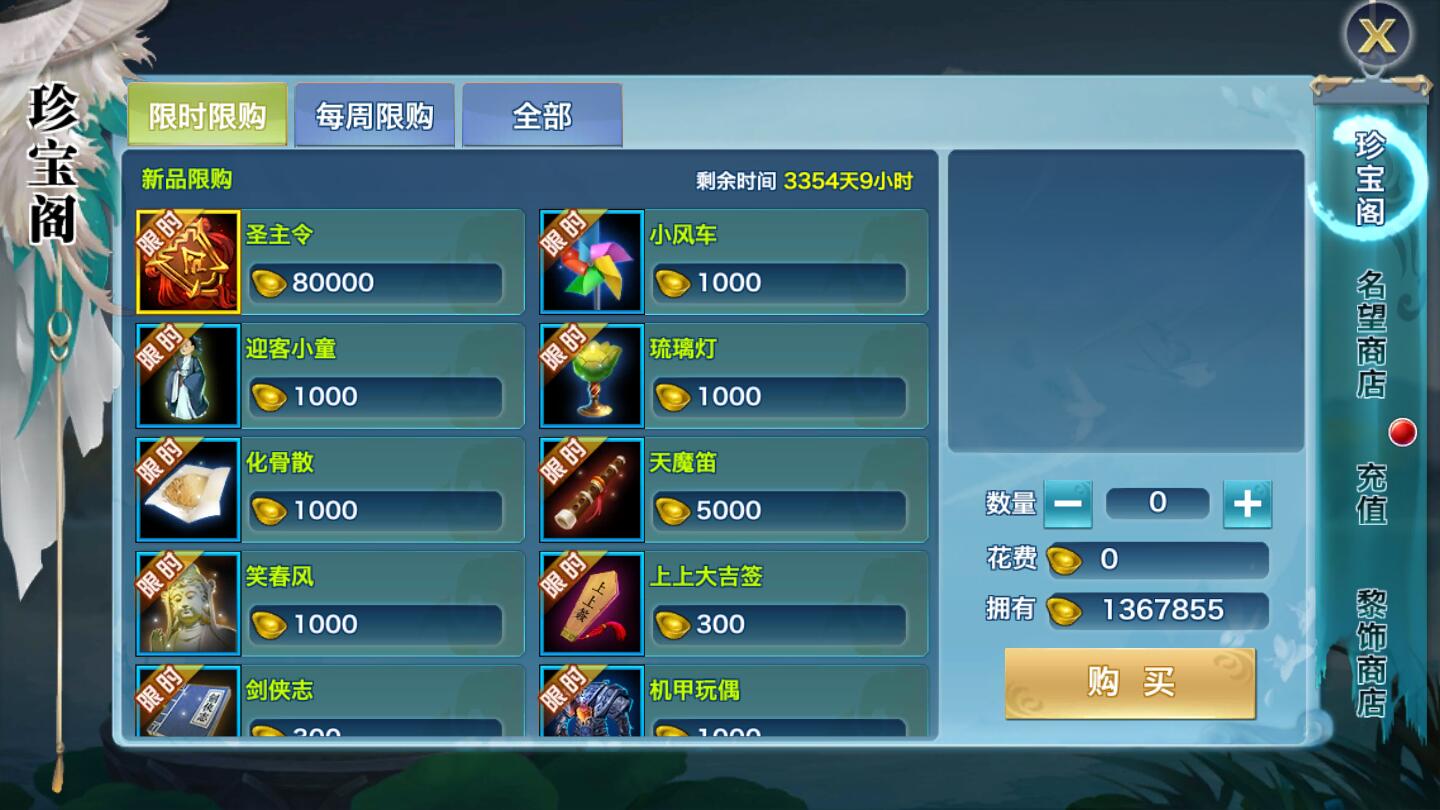Click the 迎客小童 item icon
This screenshot has width=1440, height=810.
click(188, 376)
